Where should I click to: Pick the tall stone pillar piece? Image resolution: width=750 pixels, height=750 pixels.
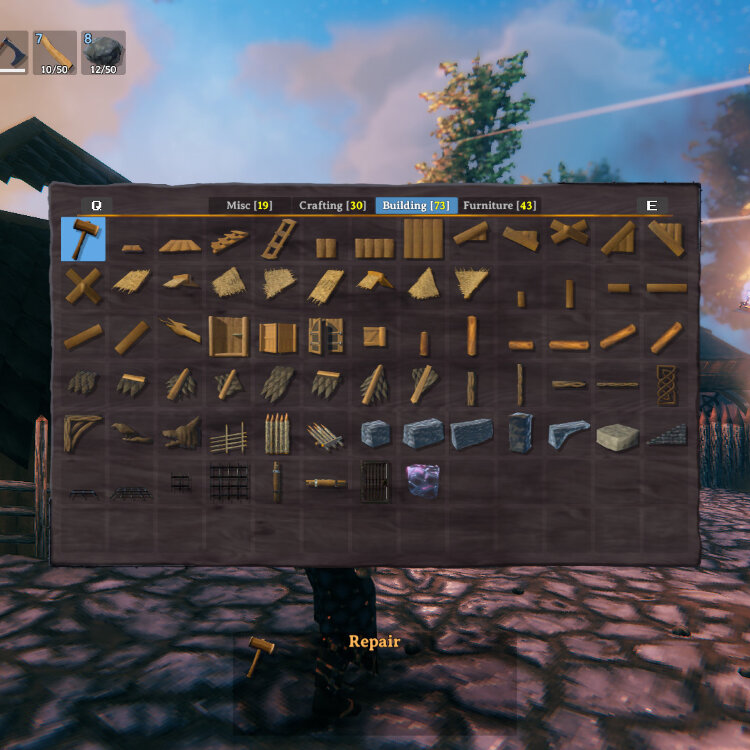[520, 433]
